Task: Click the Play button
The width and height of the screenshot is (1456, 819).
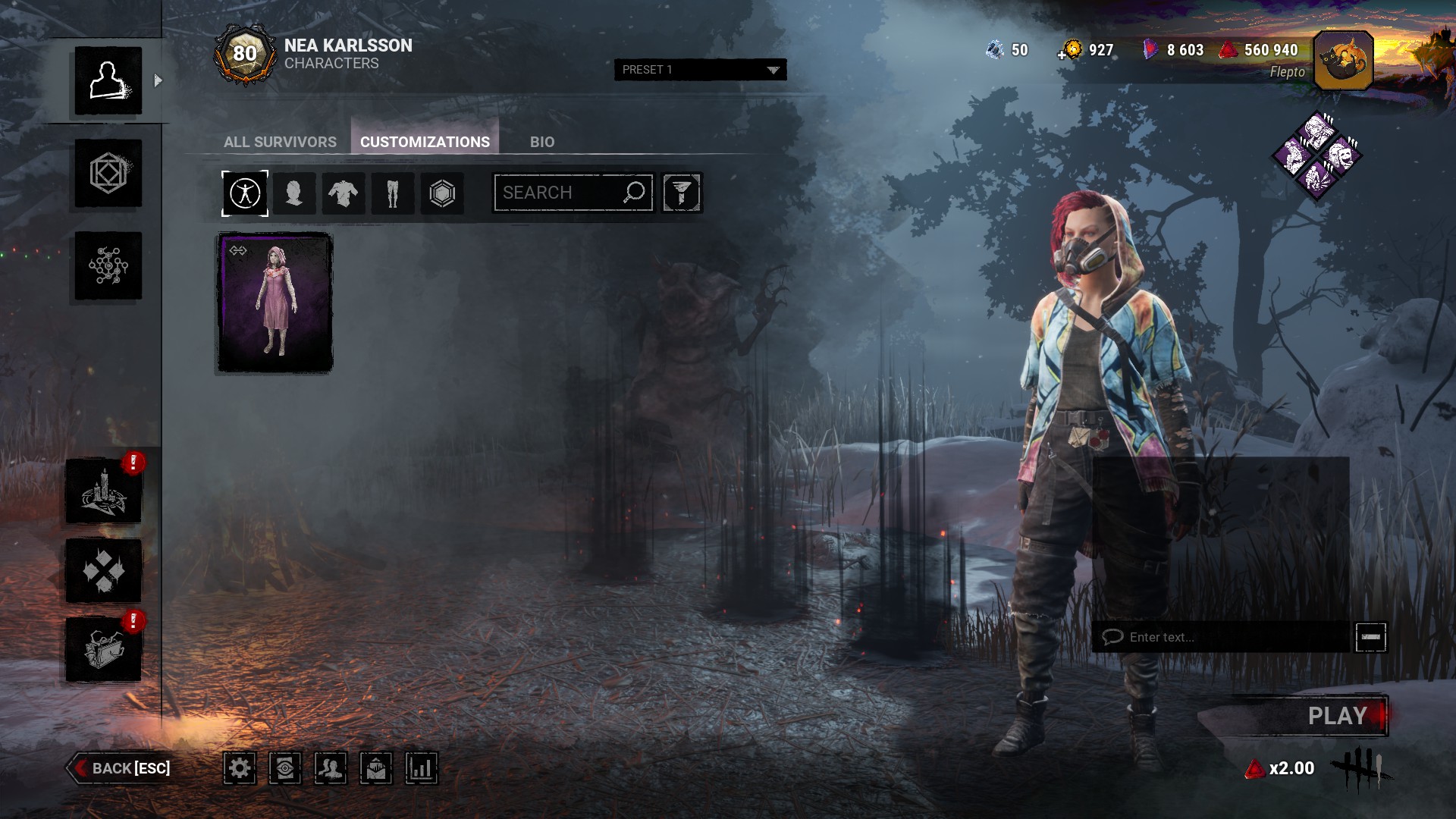Action: 1336,716
